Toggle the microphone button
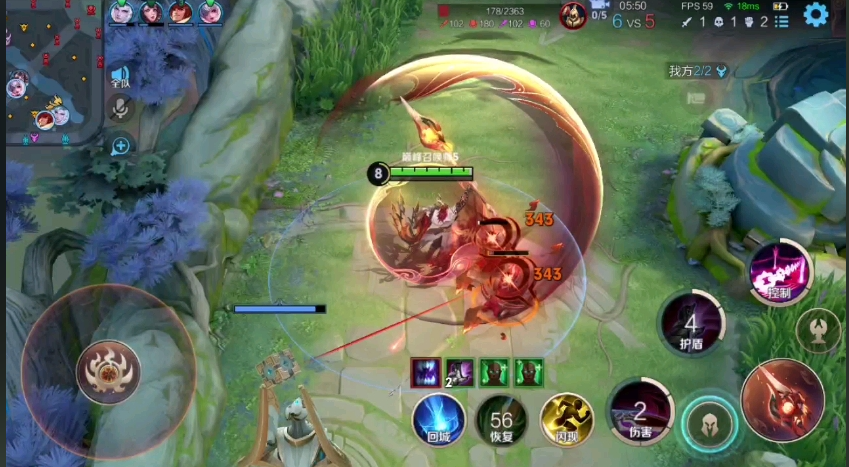This screenshot has height=467, width=849. click(x=121, y=109)
